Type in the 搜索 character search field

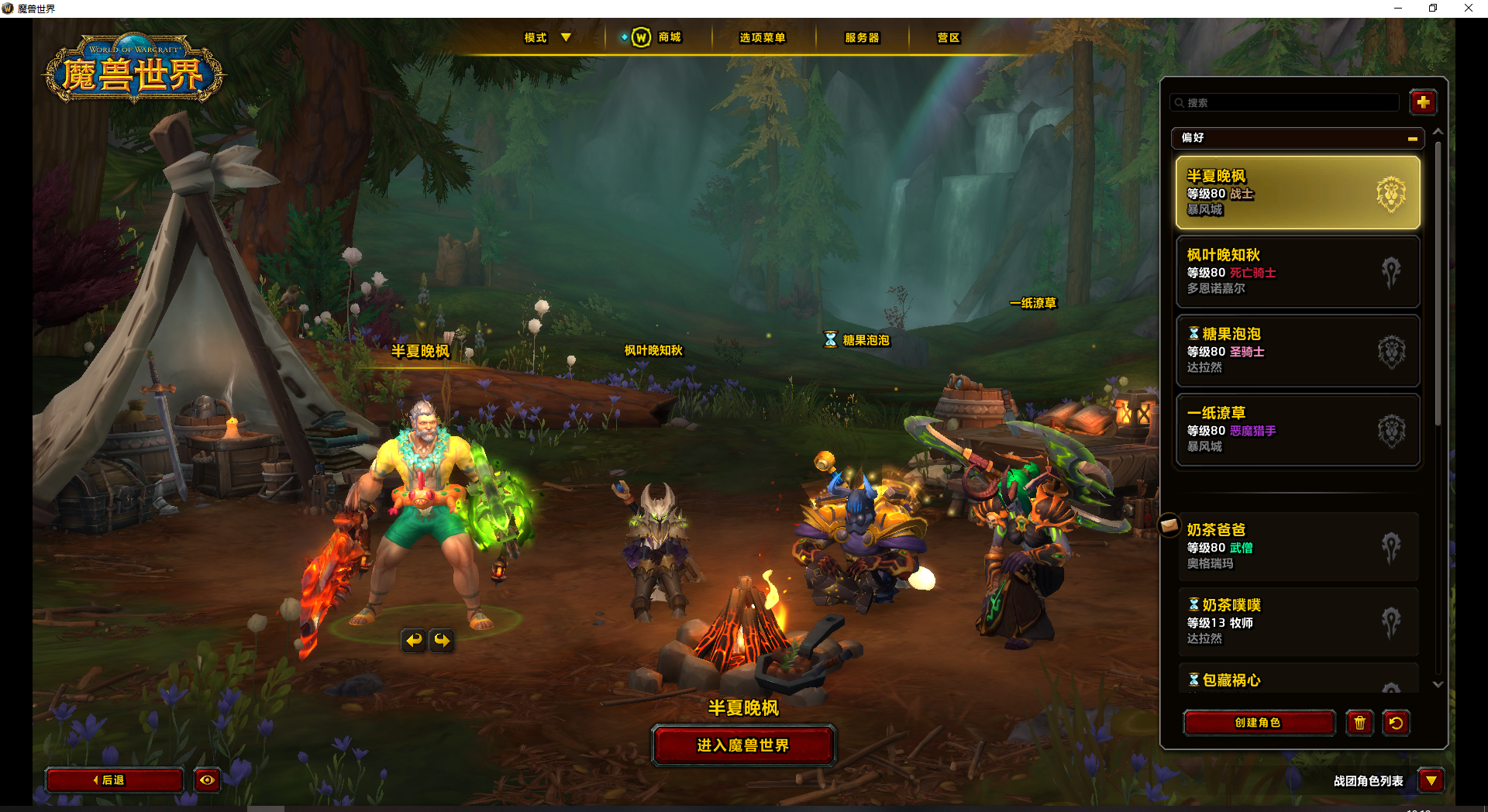point(1286,102)
